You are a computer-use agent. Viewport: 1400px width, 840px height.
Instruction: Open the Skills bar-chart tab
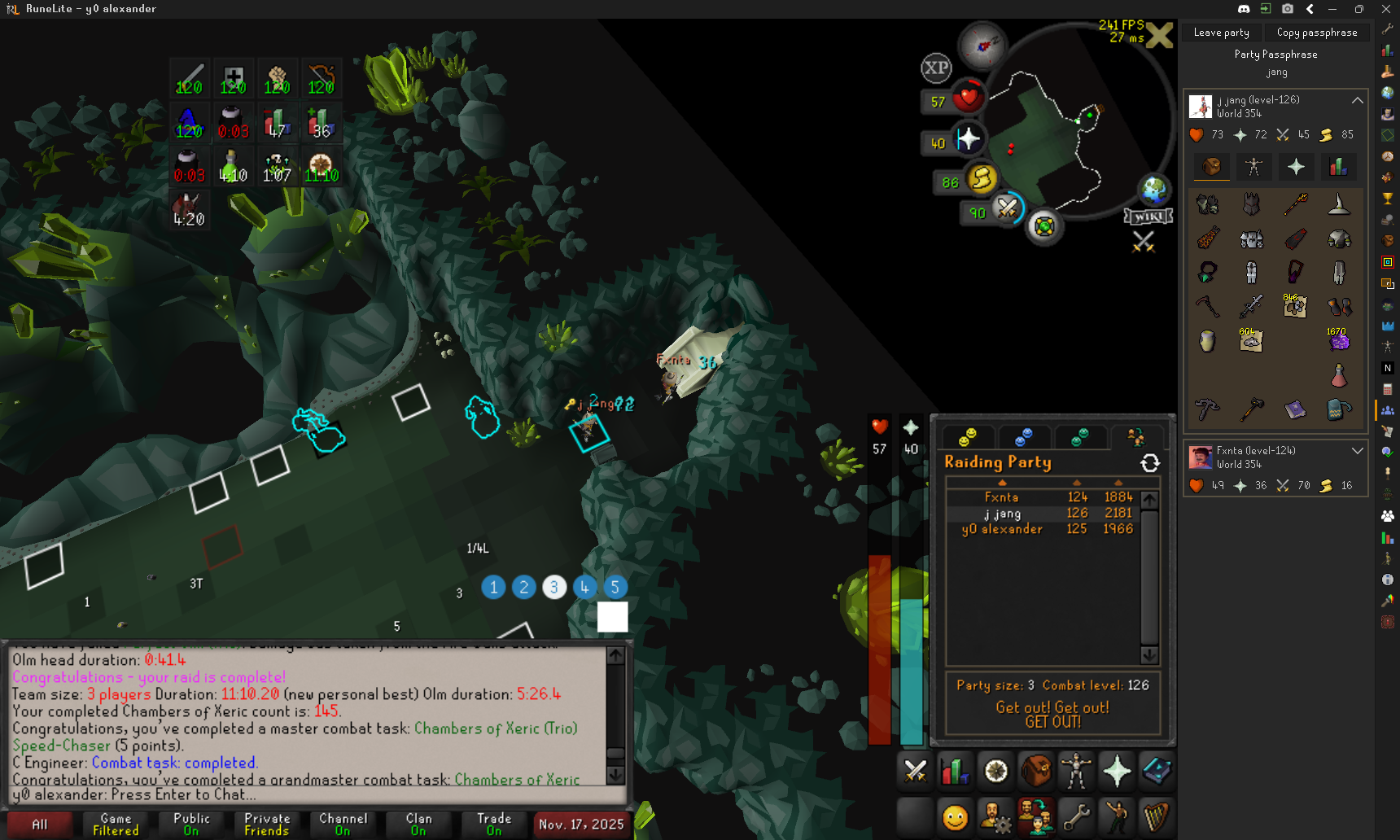[956, 771]
